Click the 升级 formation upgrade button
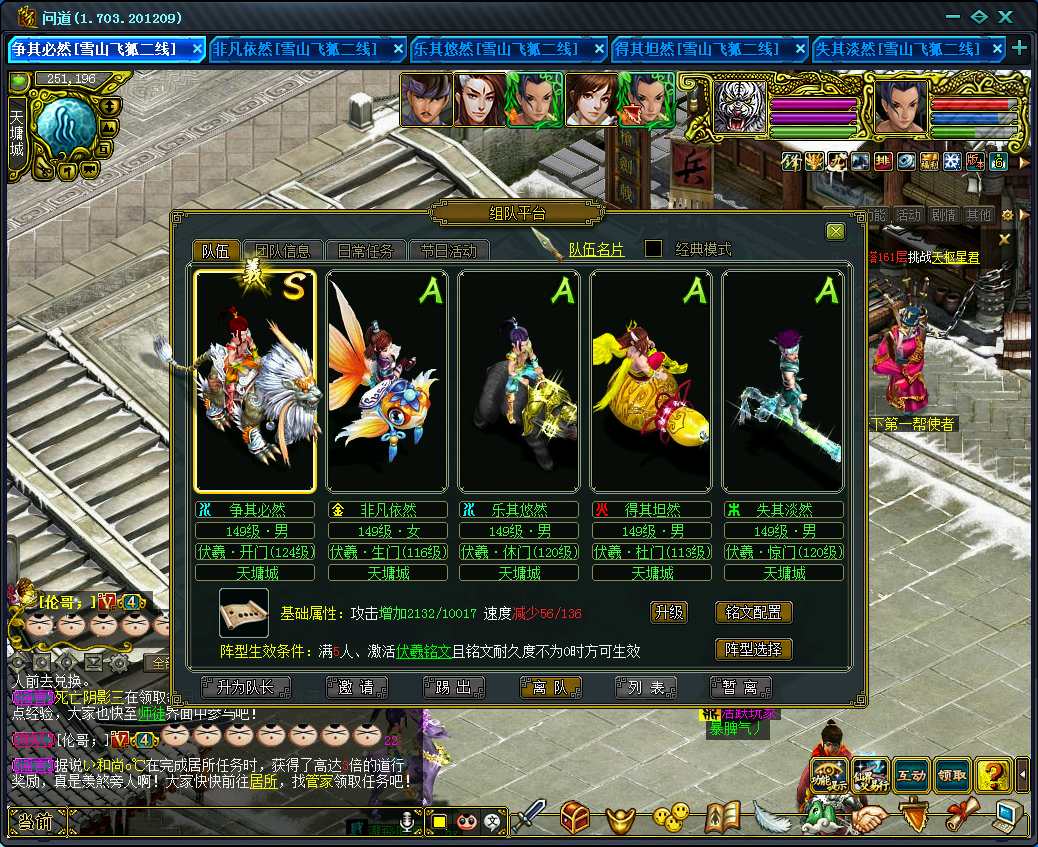 pyautogui.click(x=669, y=612)
